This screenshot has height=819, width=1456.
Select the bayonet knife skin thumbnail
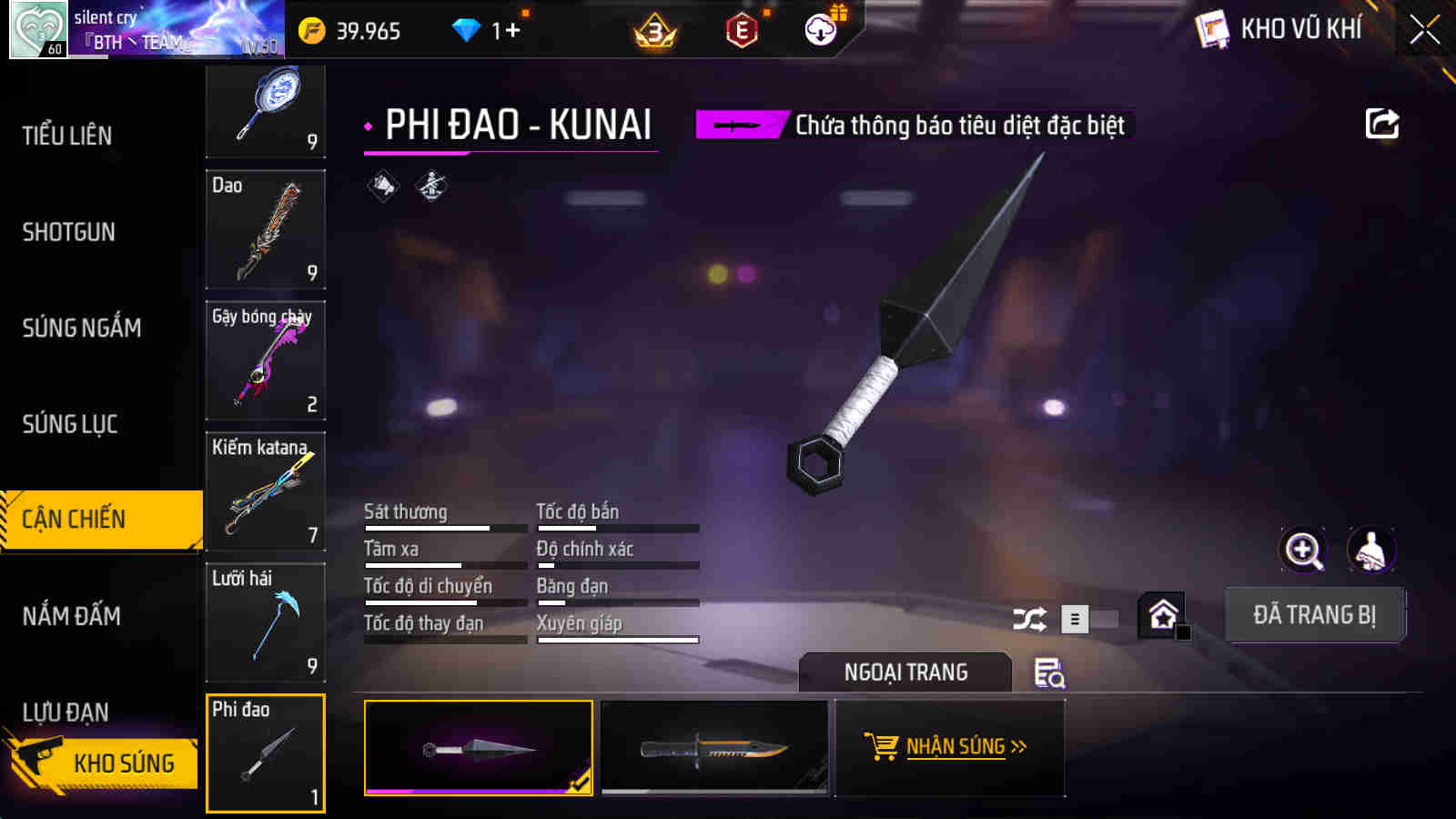715,748
